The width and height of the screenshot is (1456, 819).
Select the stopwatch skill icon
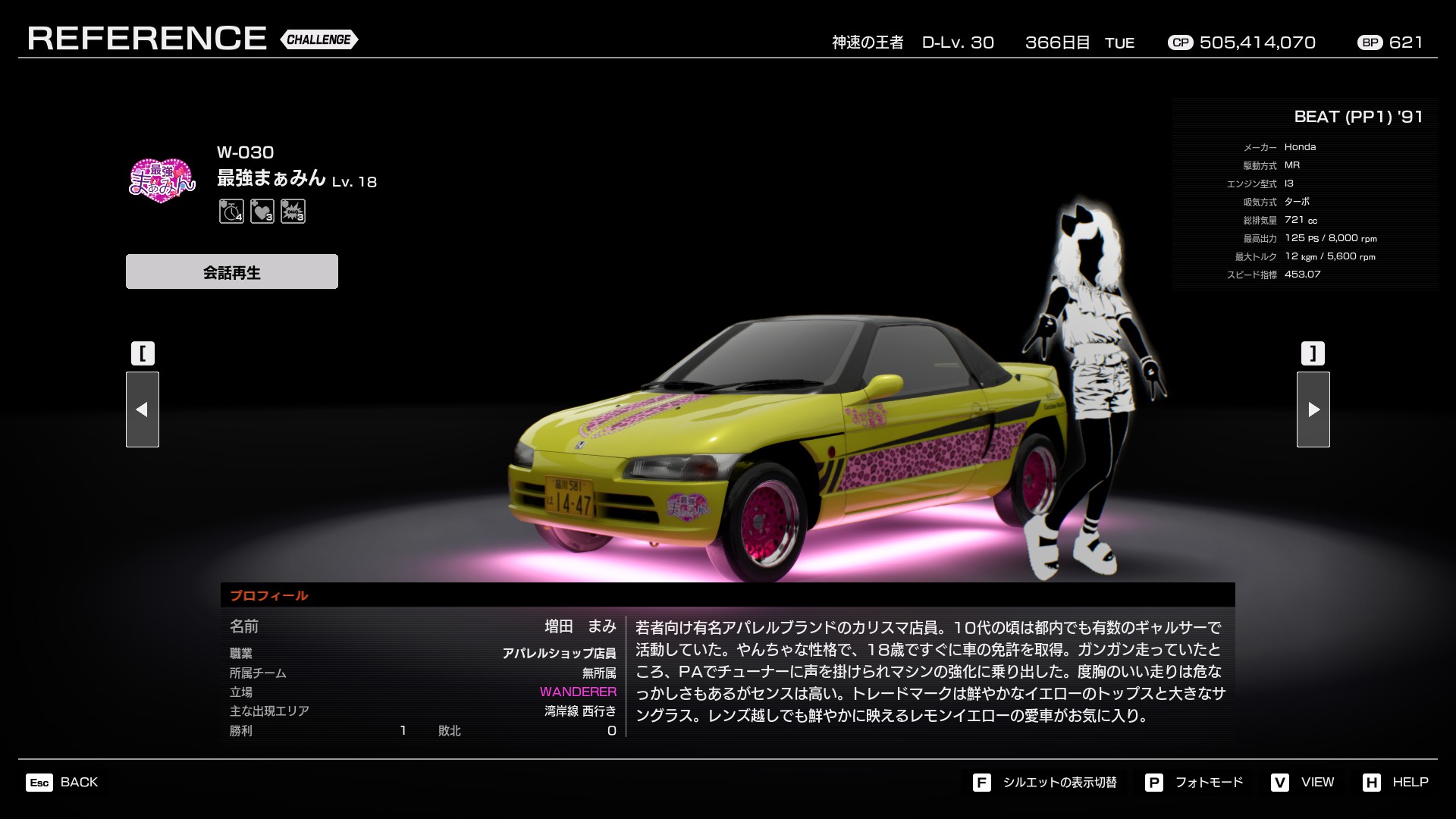231,211
